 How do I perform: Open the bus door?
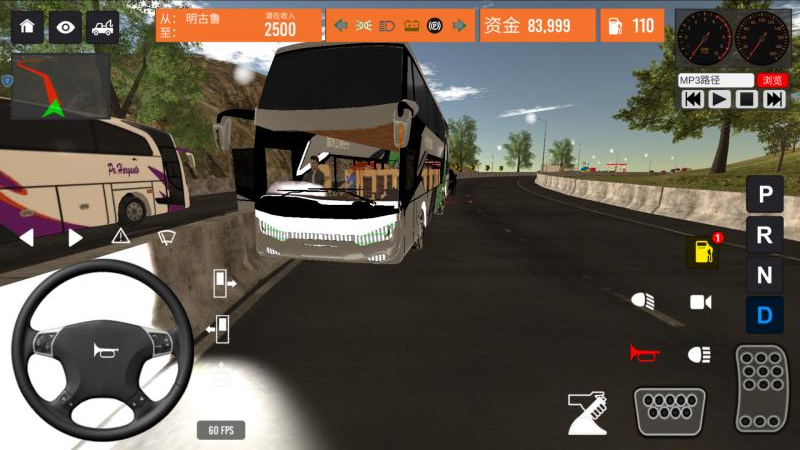222,284
